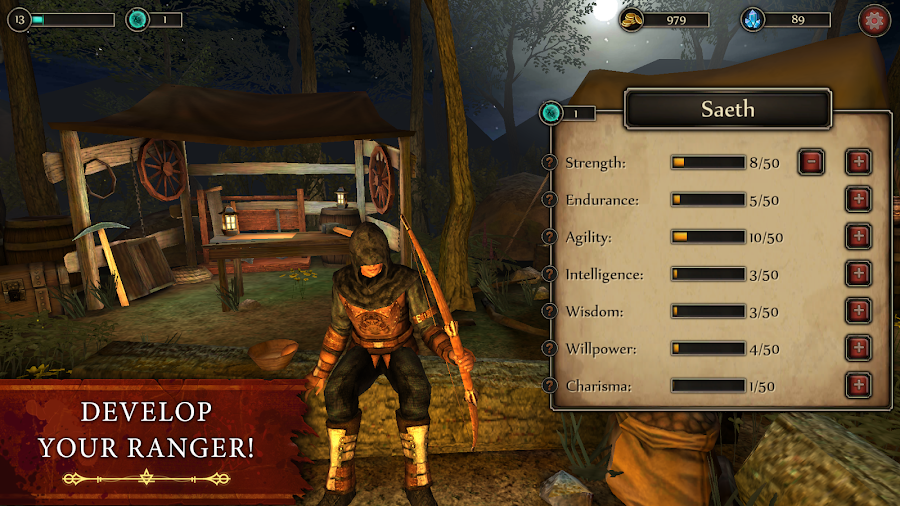This screenshot has height=506, width=900.
Task: Click the Intelligence question mark icon
Action: coord(549,274)
